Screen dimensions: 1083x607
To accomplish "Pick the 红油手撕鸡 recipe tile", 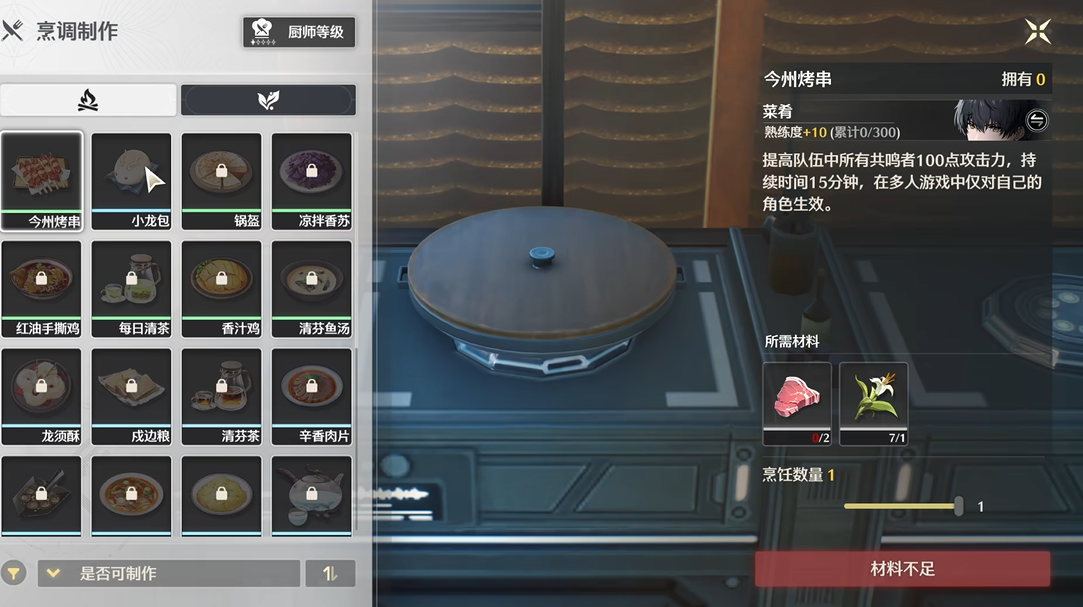I will point(41,288).
